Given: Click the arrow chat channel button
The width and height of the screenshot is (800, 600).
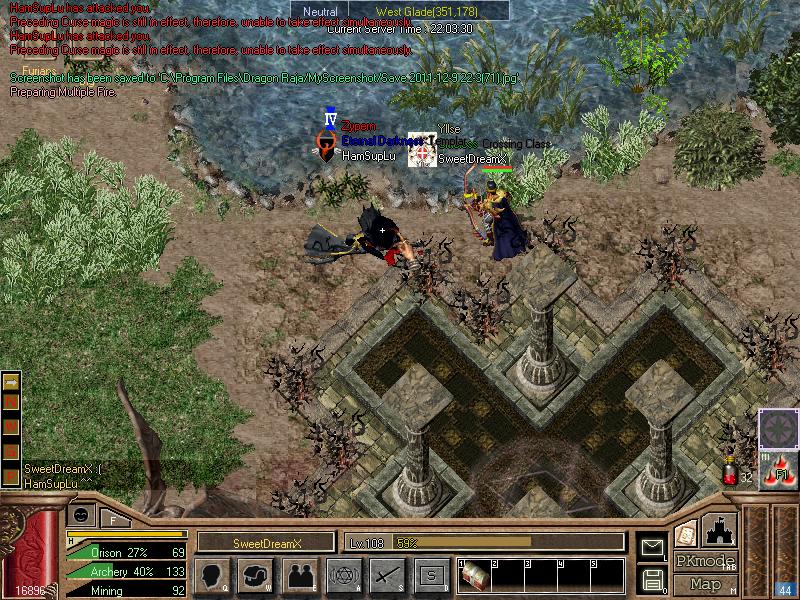Looking at the screenshot, I should click(x=11, y=382).
